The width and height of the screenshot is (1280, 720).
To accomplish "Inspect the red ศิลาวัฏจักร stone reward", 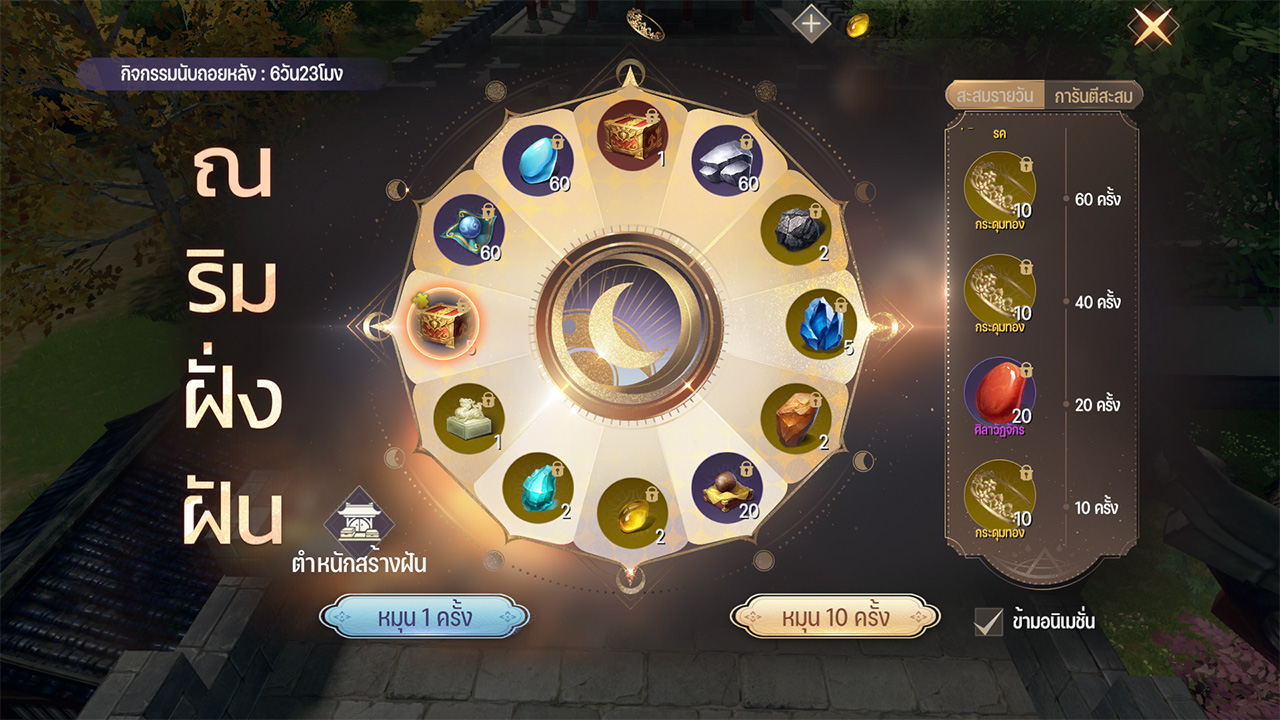I will click(1000, 392).
